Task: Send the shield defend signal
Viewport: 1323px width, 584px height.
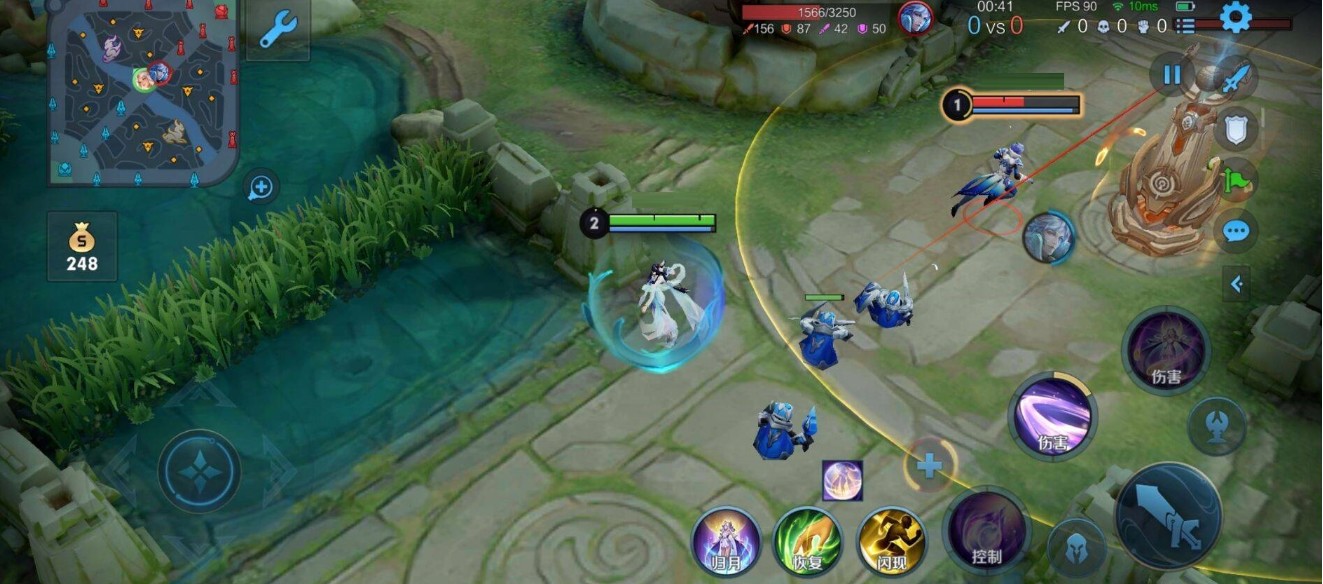Action: tap(1236, 129)
